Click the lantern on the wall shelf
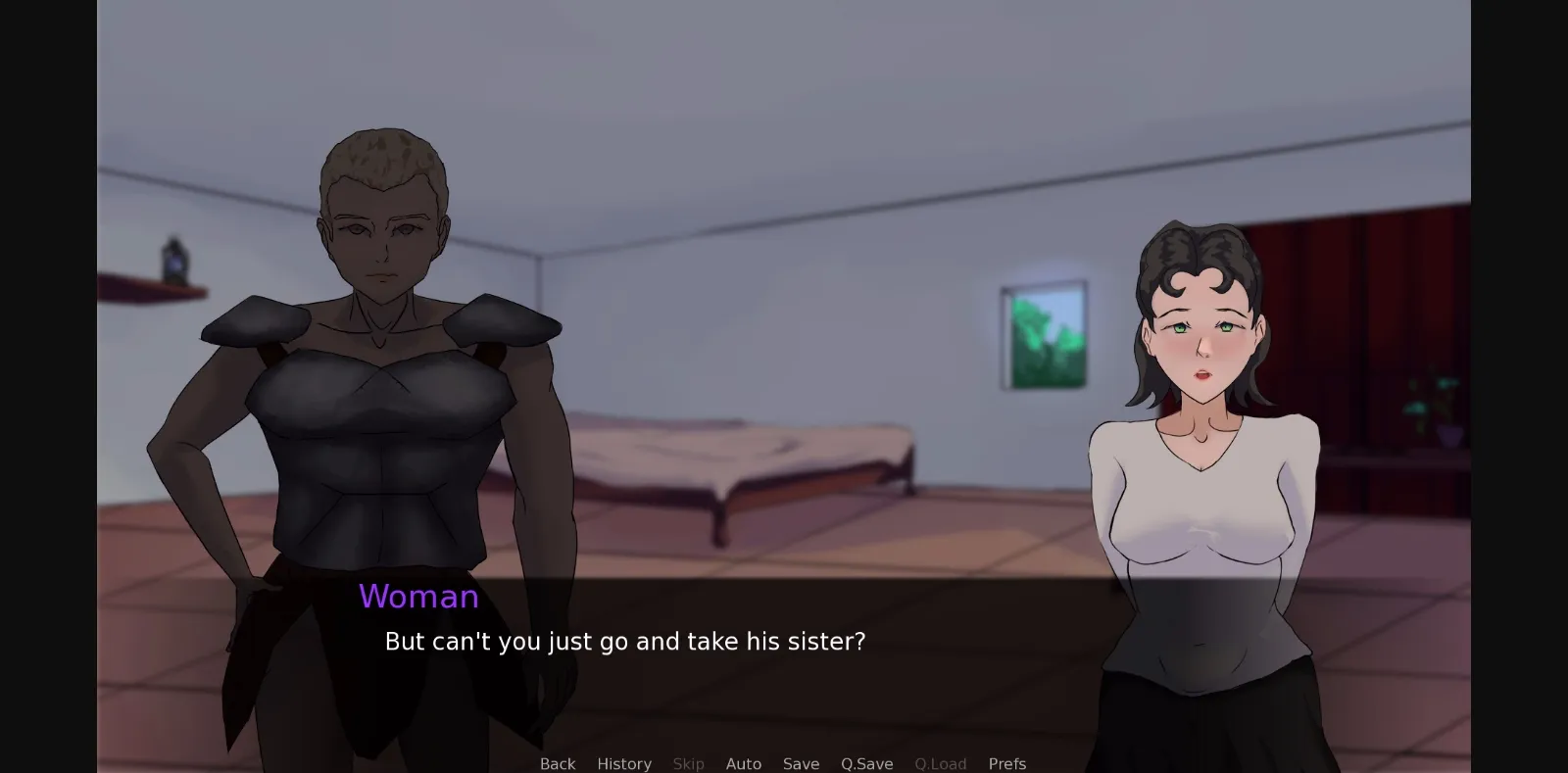 point(176,260)
